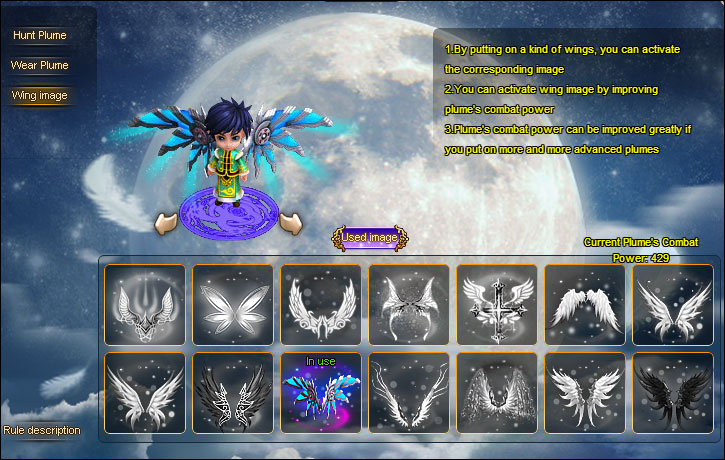Click the Used image button
This screenshot has width=725, height=460.
click(x=370, y=238)
